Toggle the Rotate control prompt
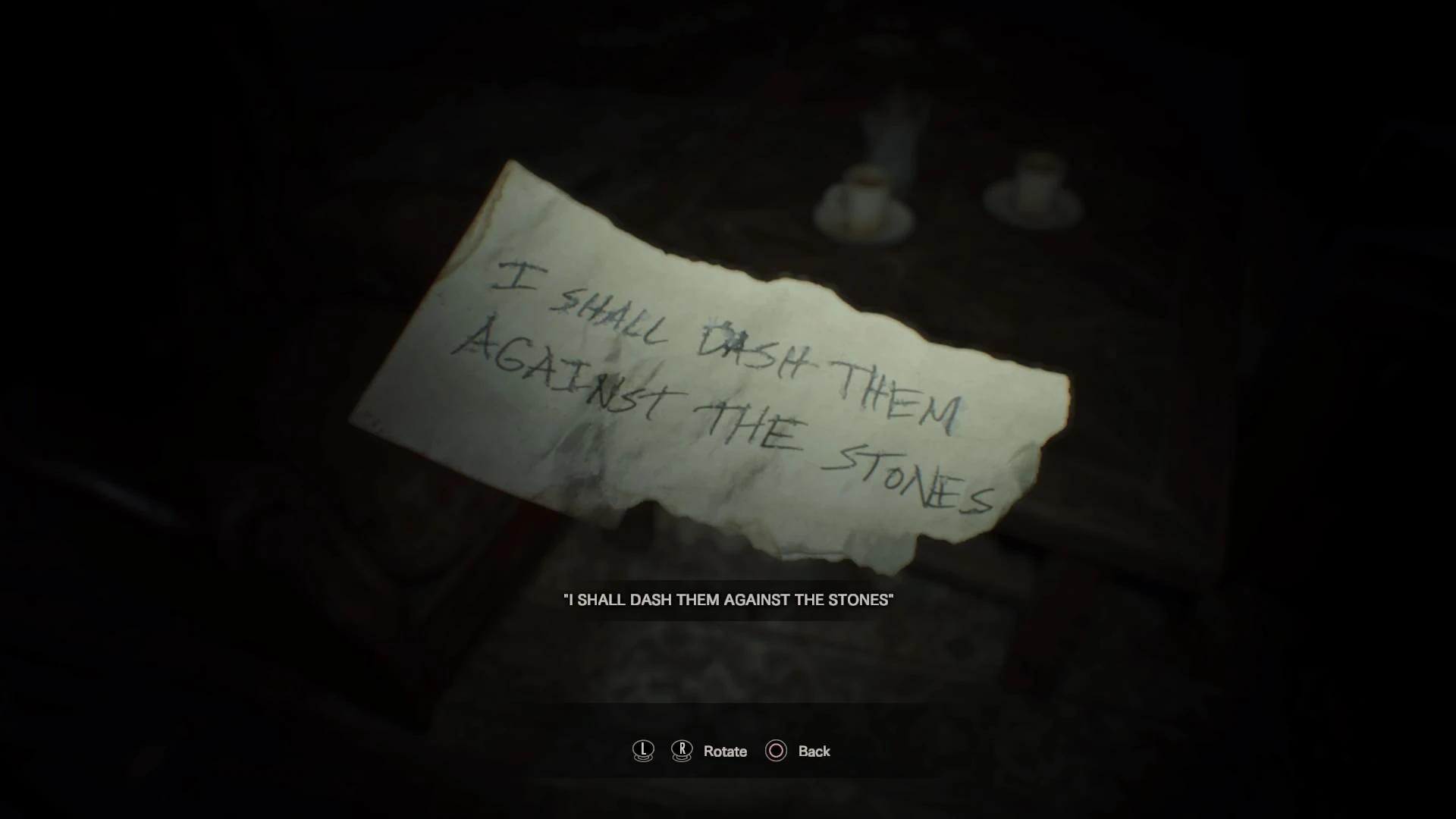This screenshot has height=819, width=1456. pos(726,752)
